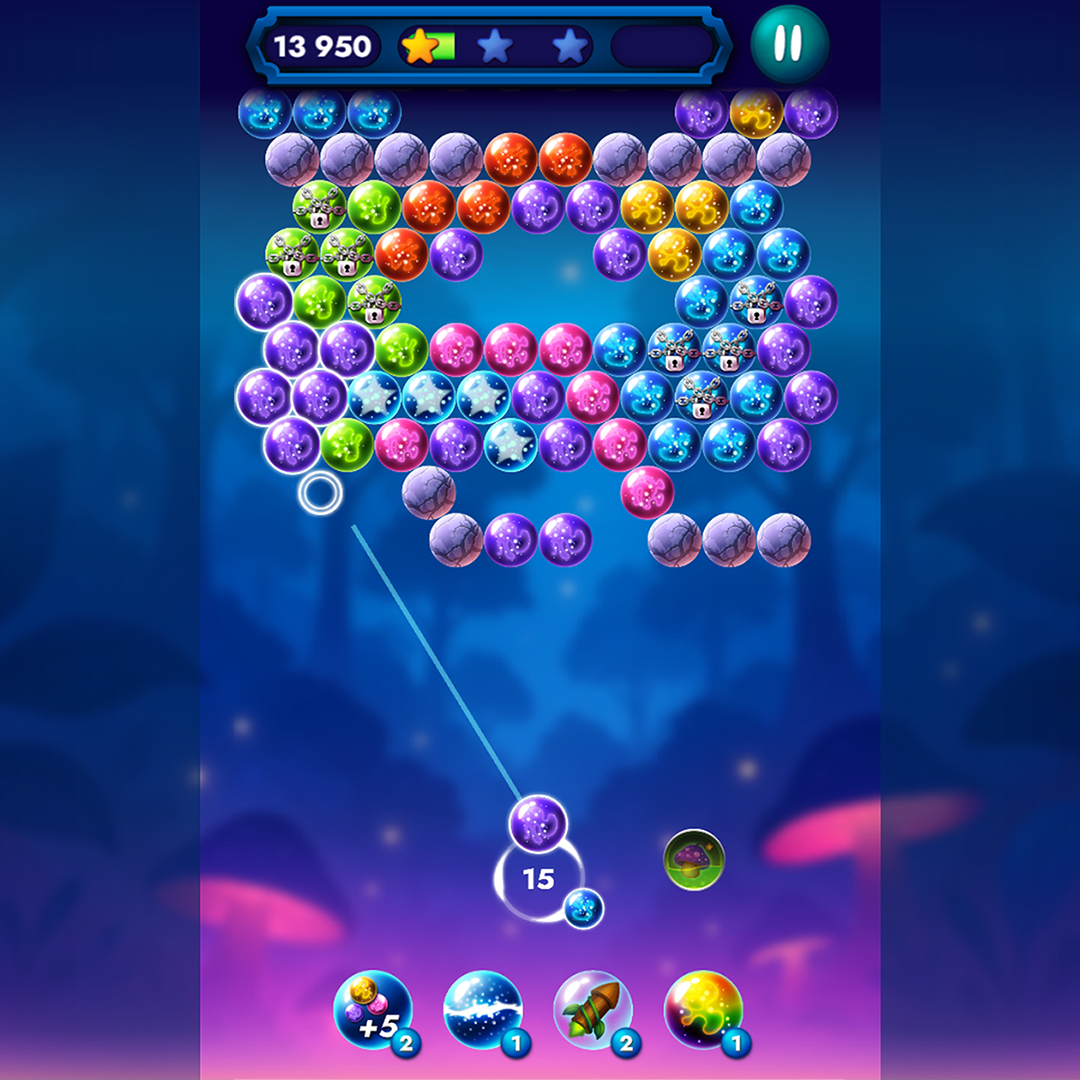The width and height of the screenshot is (1080, 1080).
Task: Swap to the small blue next bubble
Action: coord(583,908)
